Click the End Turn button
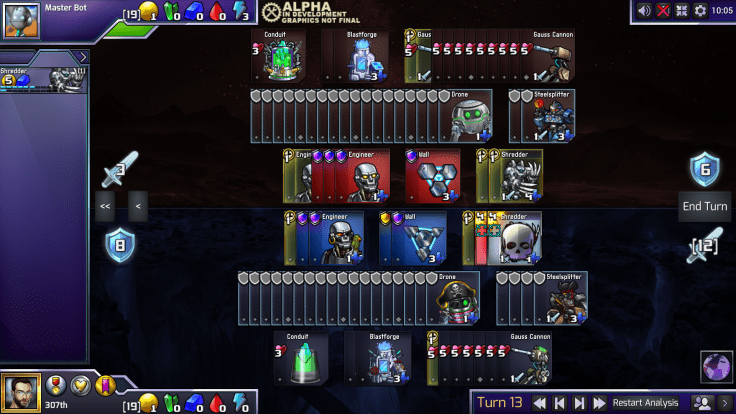Image resolution: width=736 pixels, height=414 pixels. [705, 206]
